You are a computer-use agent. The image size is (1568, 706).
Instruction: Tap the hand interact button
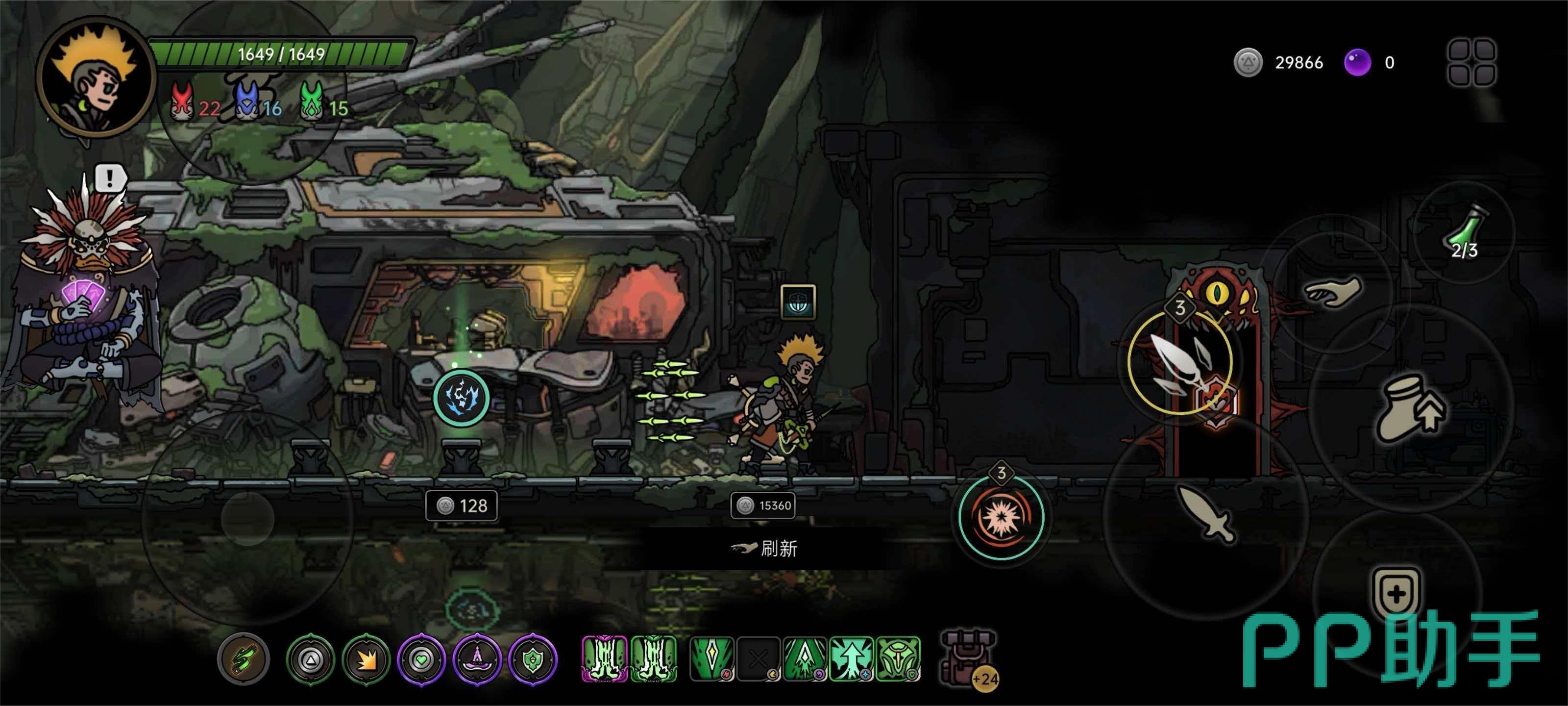pyautogui.click(x=1333, y=292)
